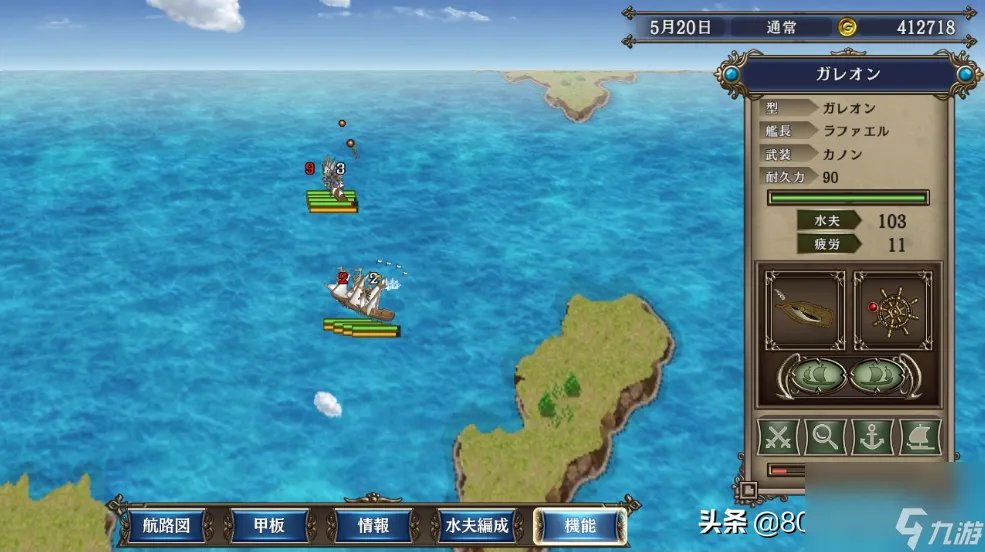Choose the 機能 function button

click(580, 525)
